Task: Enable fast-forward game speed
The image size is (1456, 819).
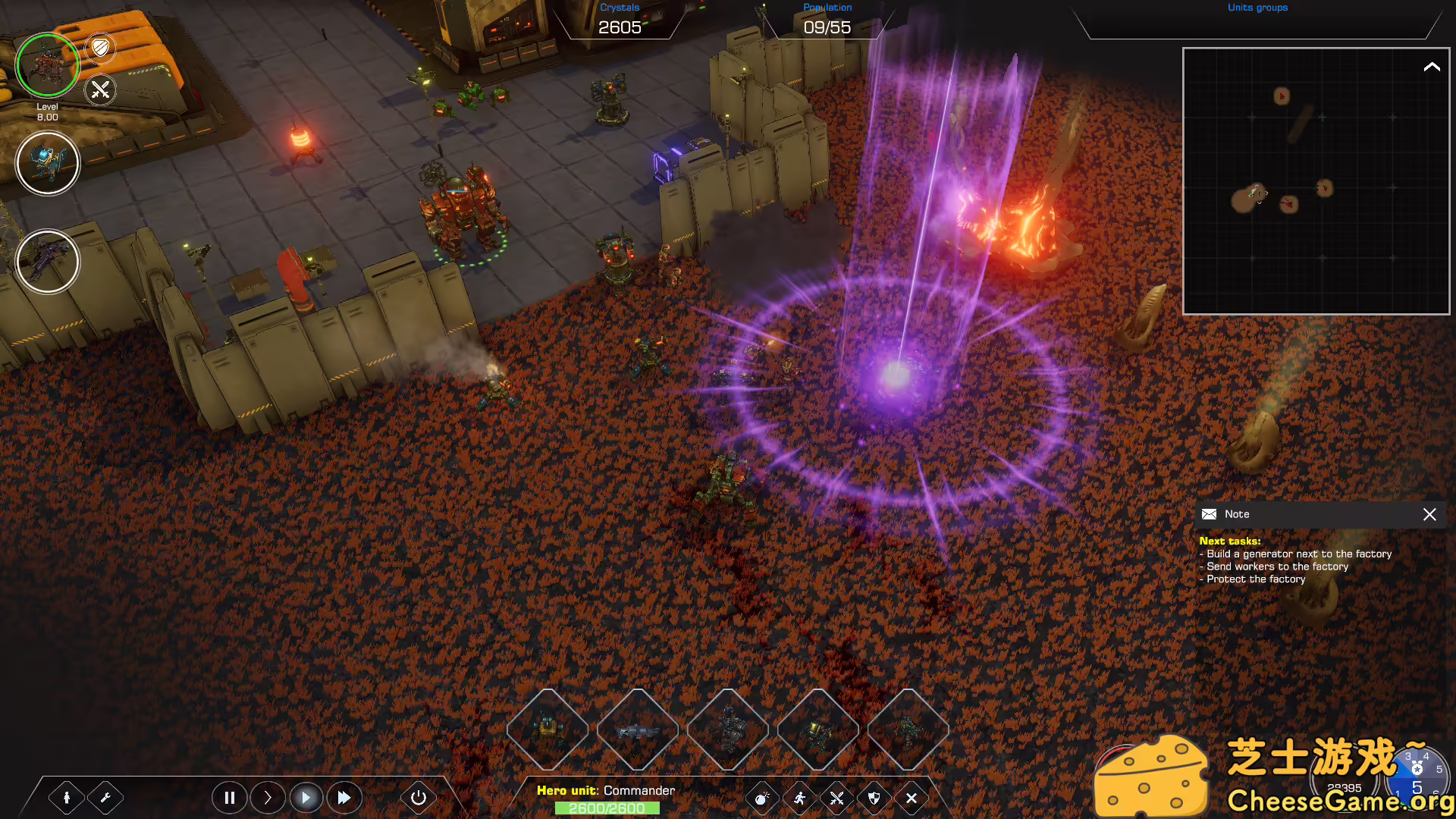Action: tap(344, 797)
